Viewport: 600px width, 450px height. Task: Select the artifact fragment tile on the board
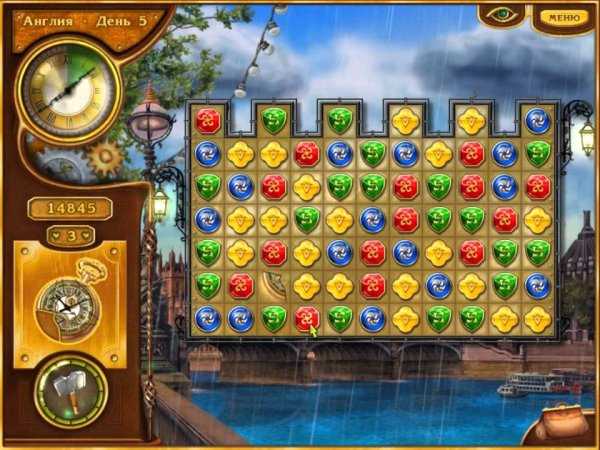pyautogui.click(x=273, y=285)
